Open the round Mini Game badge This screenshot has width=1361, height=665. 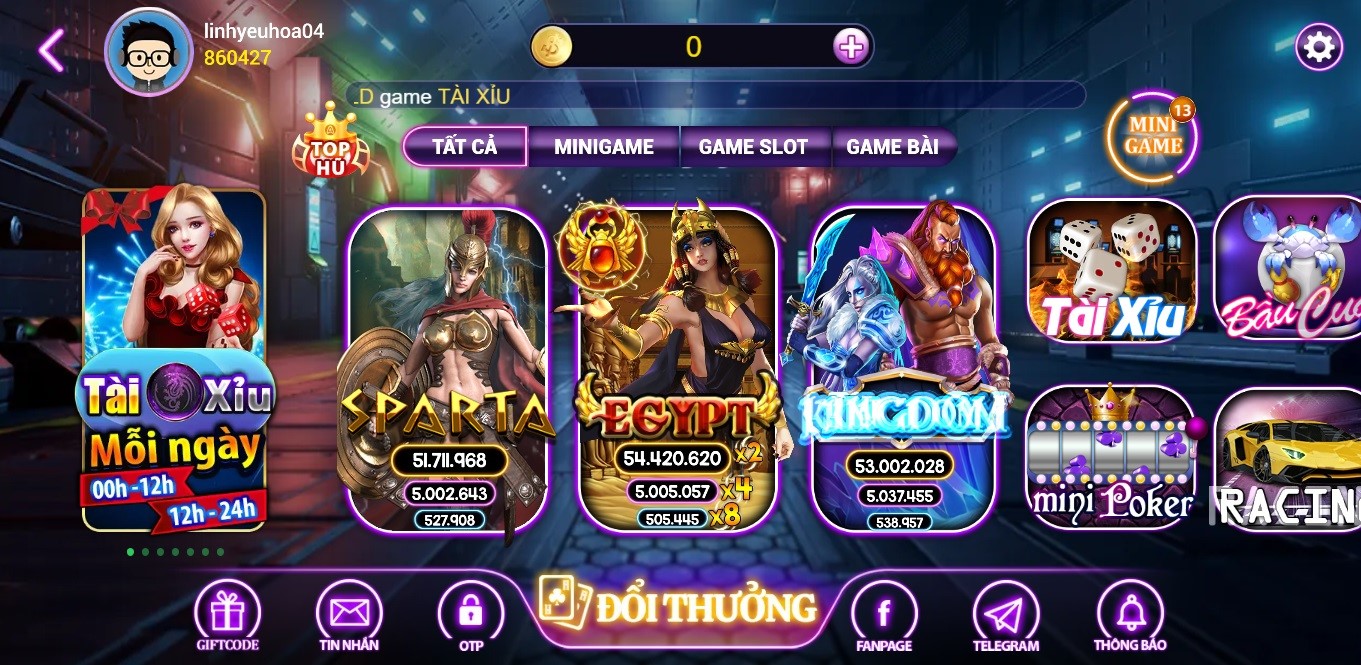pos(1153,137)
